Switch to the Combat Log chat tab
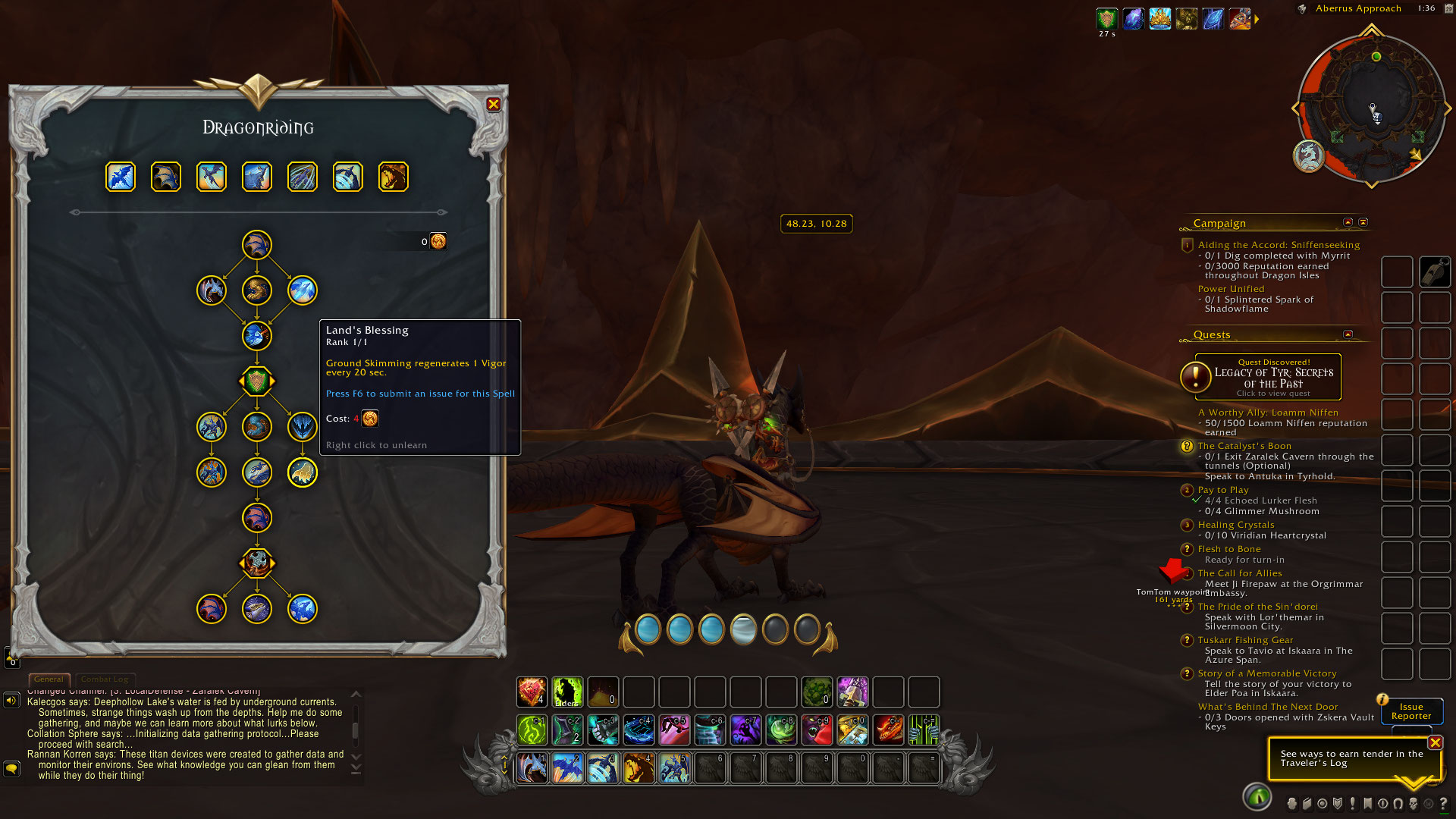The image size is (1456, 819). pos(105,679)
